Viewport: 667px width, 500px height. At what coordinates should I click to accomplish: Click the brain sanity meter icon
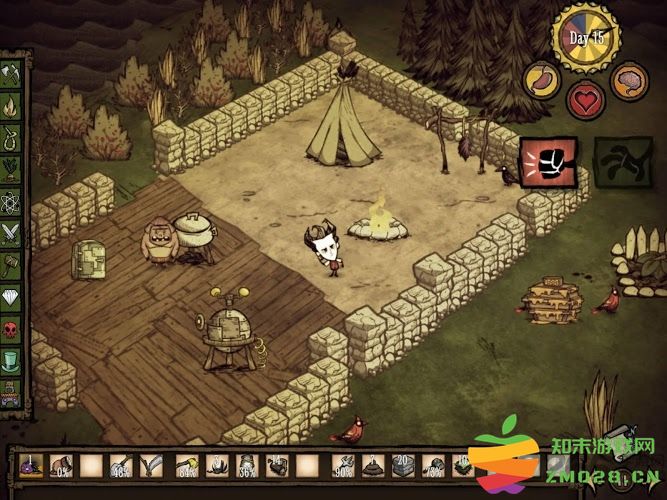coord(628,79)
